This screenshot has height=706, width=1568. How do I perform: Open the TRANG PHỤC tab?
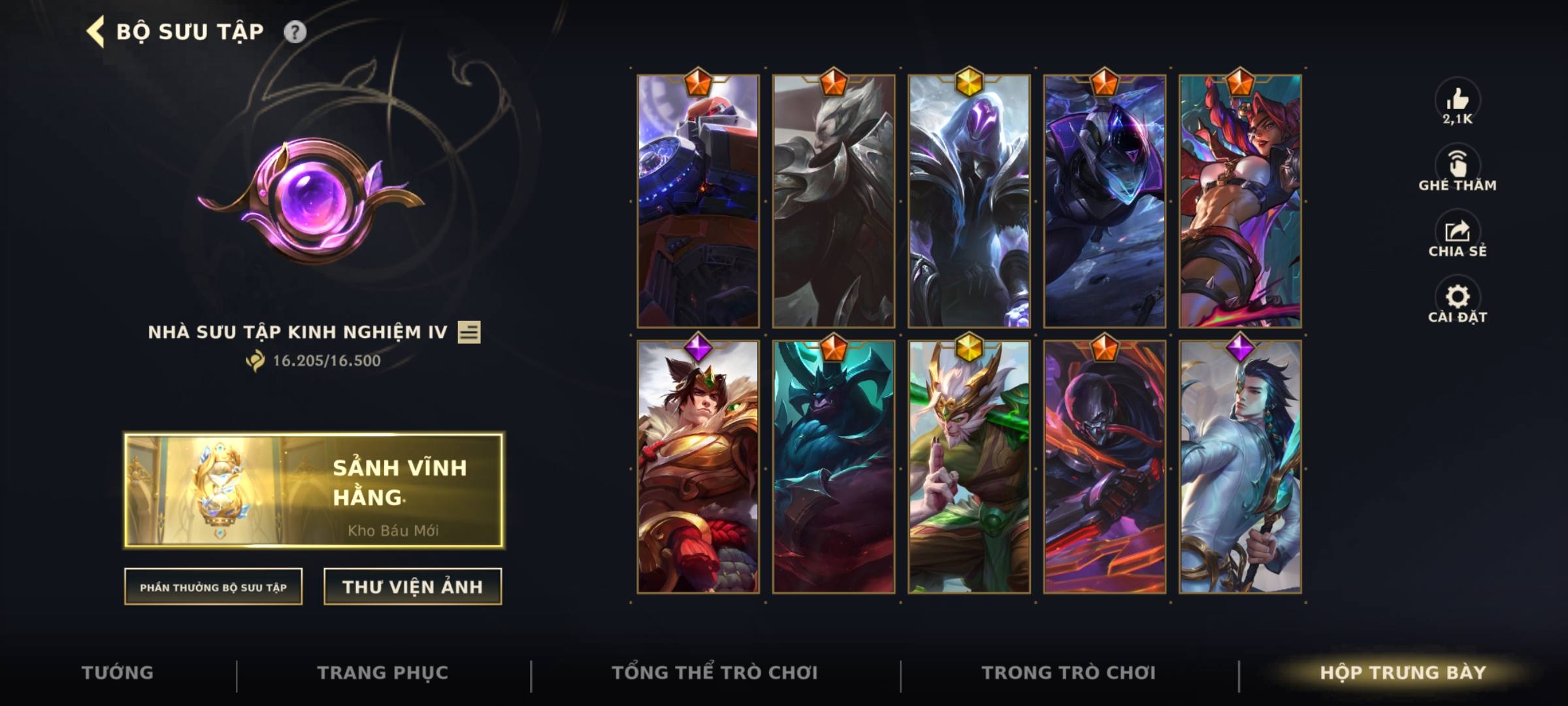[x=382, y=672]
